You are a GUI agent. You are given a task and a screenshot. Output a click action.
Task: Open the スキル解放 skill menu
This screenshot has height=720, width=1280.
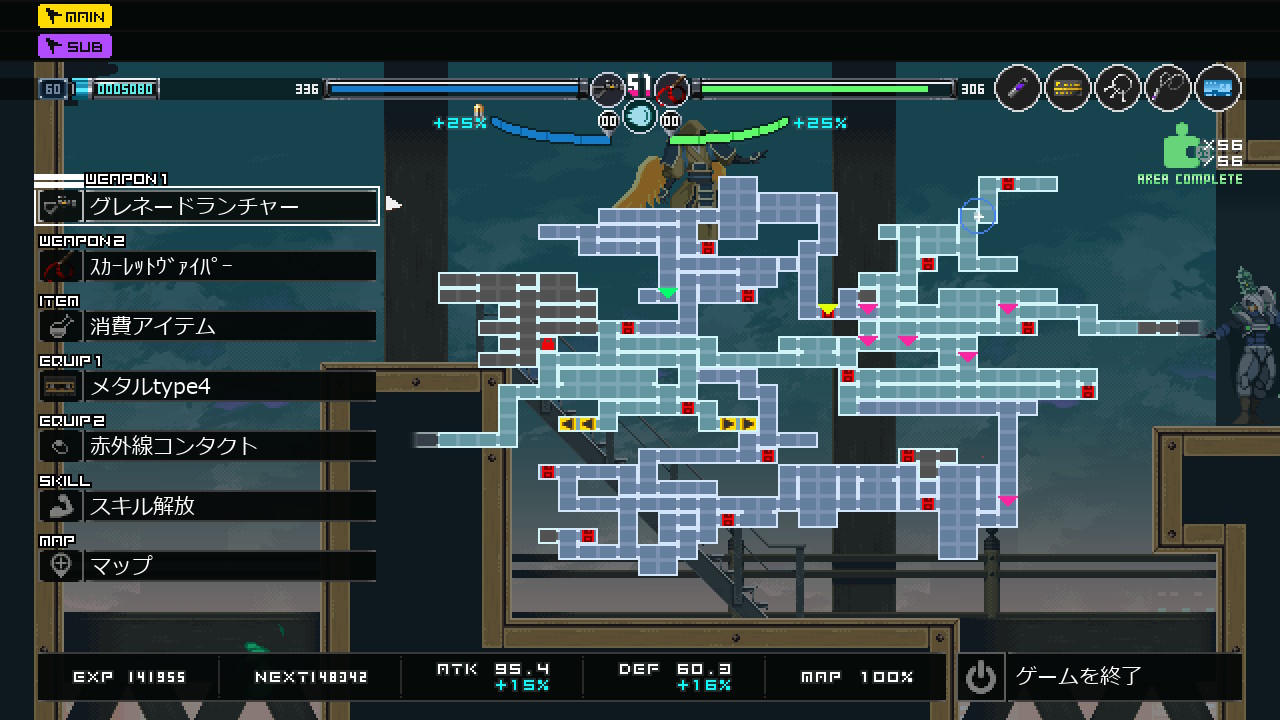(x=207, y=506)
